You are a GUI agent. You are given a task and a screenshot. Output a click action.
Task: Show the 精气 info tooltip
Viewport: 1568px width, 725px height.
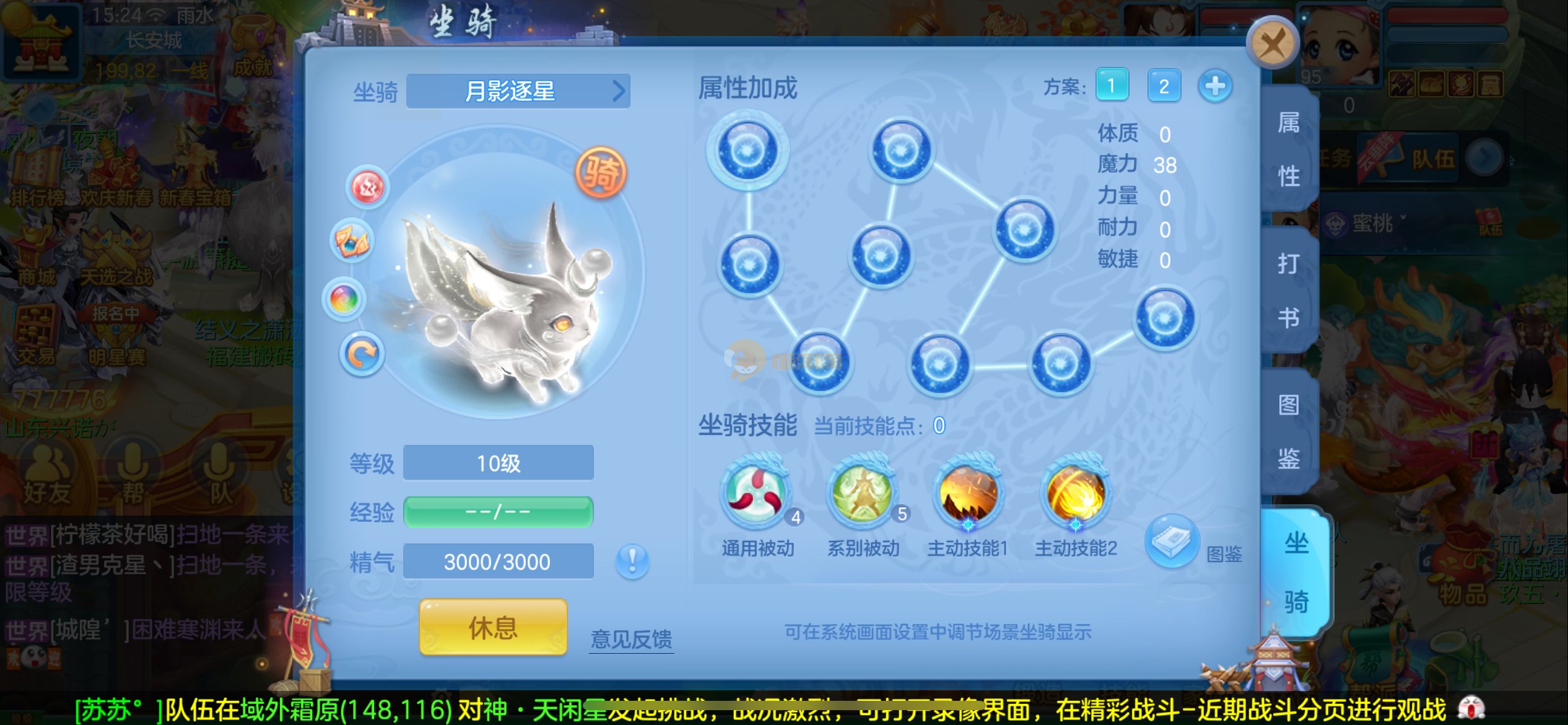[632, 561]
